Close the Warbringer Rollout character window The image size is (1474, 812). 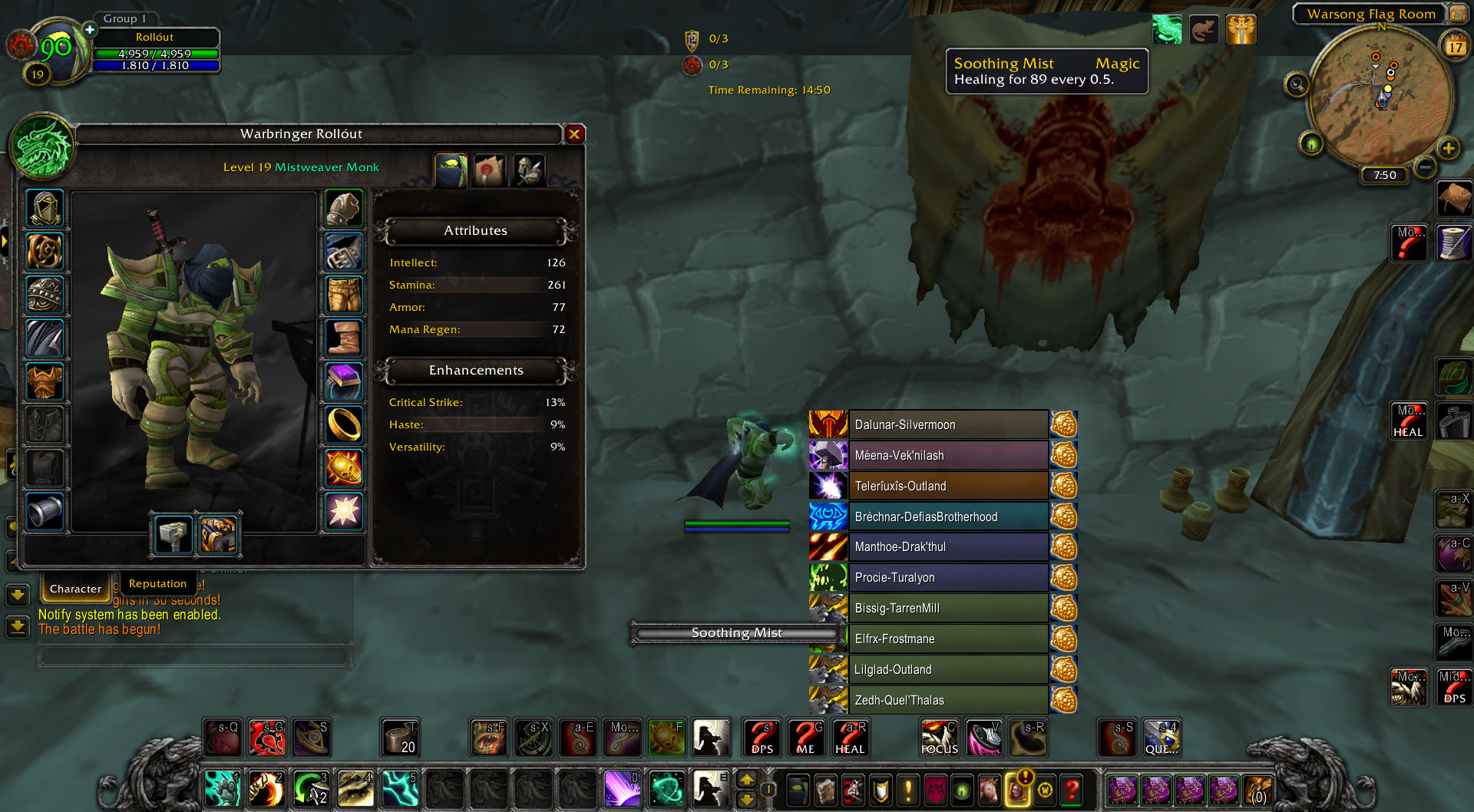point(574,134)
